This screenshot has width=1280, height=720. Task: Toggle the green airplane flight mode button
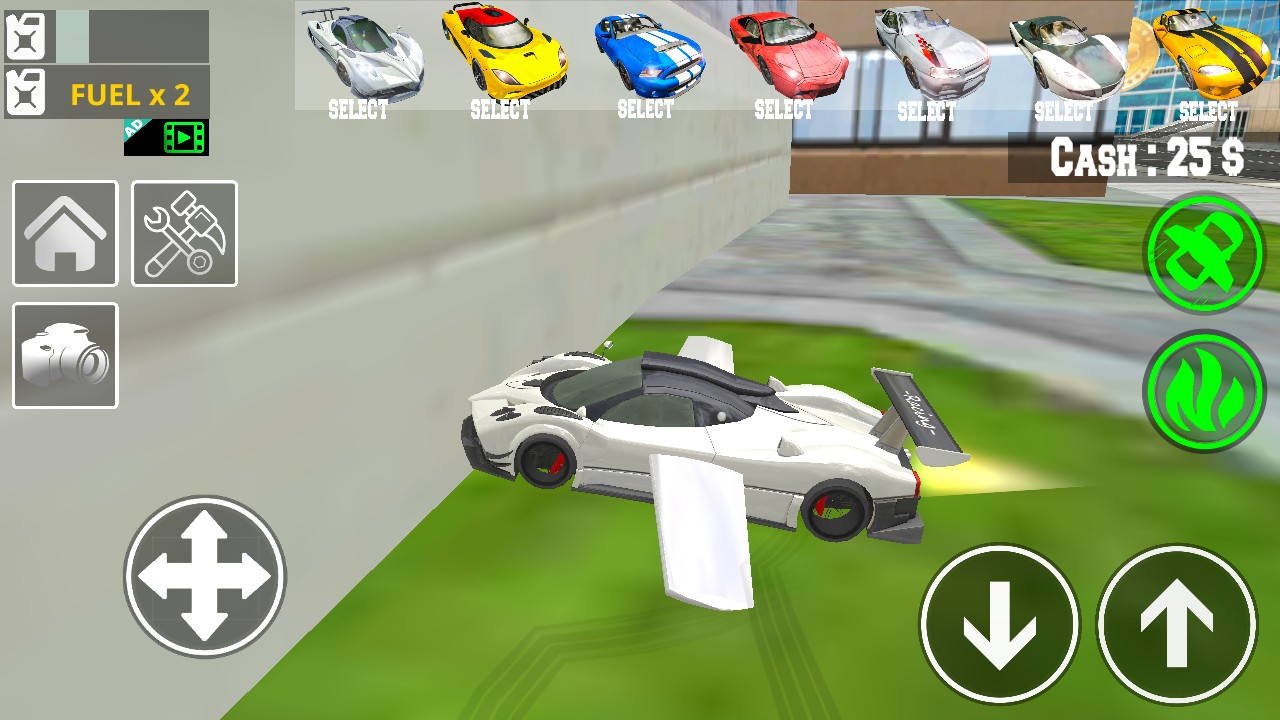point(1204,253)
